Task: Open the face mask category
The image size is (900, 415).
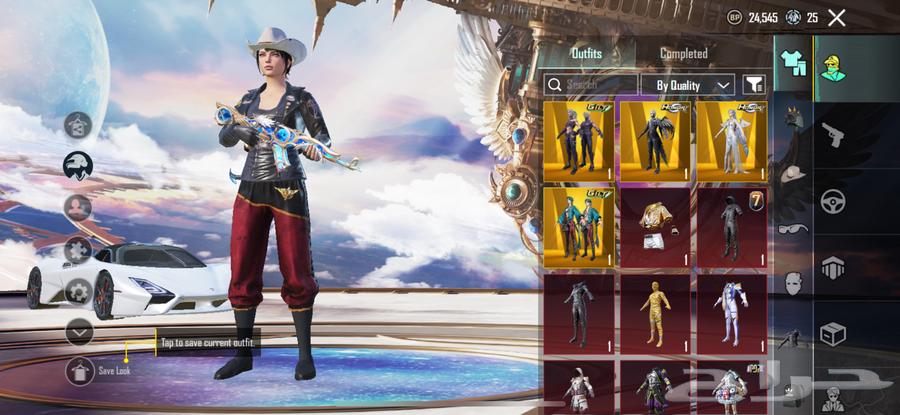Action: tap(791, 283)
